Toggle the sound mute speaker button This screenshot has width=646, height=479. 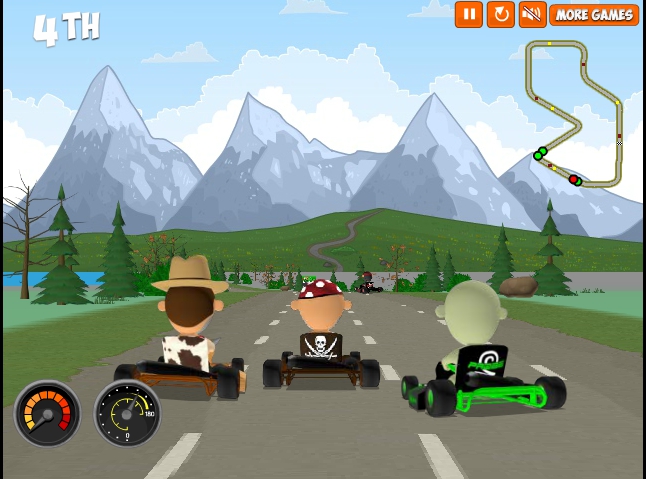(x=531, y=14)
